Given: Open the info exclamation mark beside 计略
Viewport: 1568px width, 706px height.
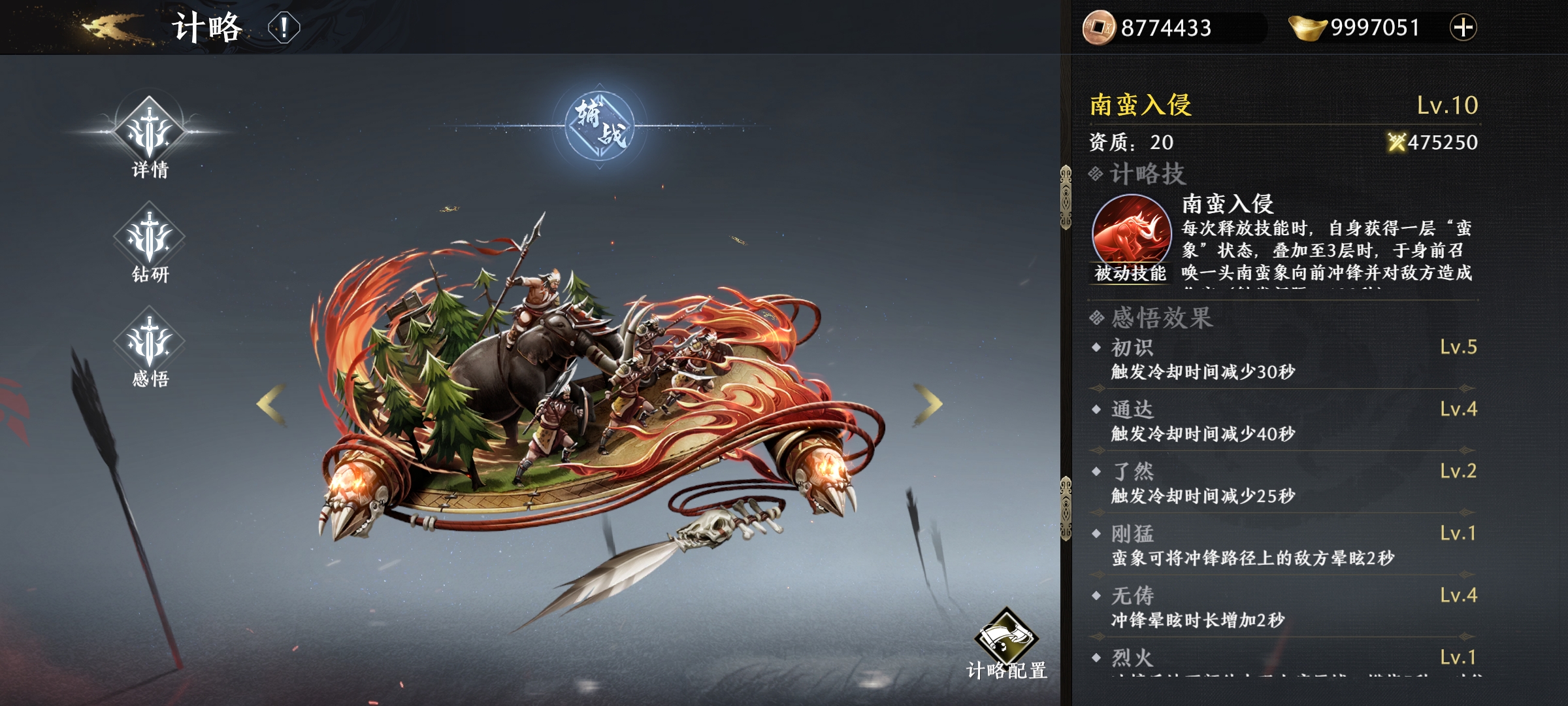Looking at the screenshot, I should 284,28.
